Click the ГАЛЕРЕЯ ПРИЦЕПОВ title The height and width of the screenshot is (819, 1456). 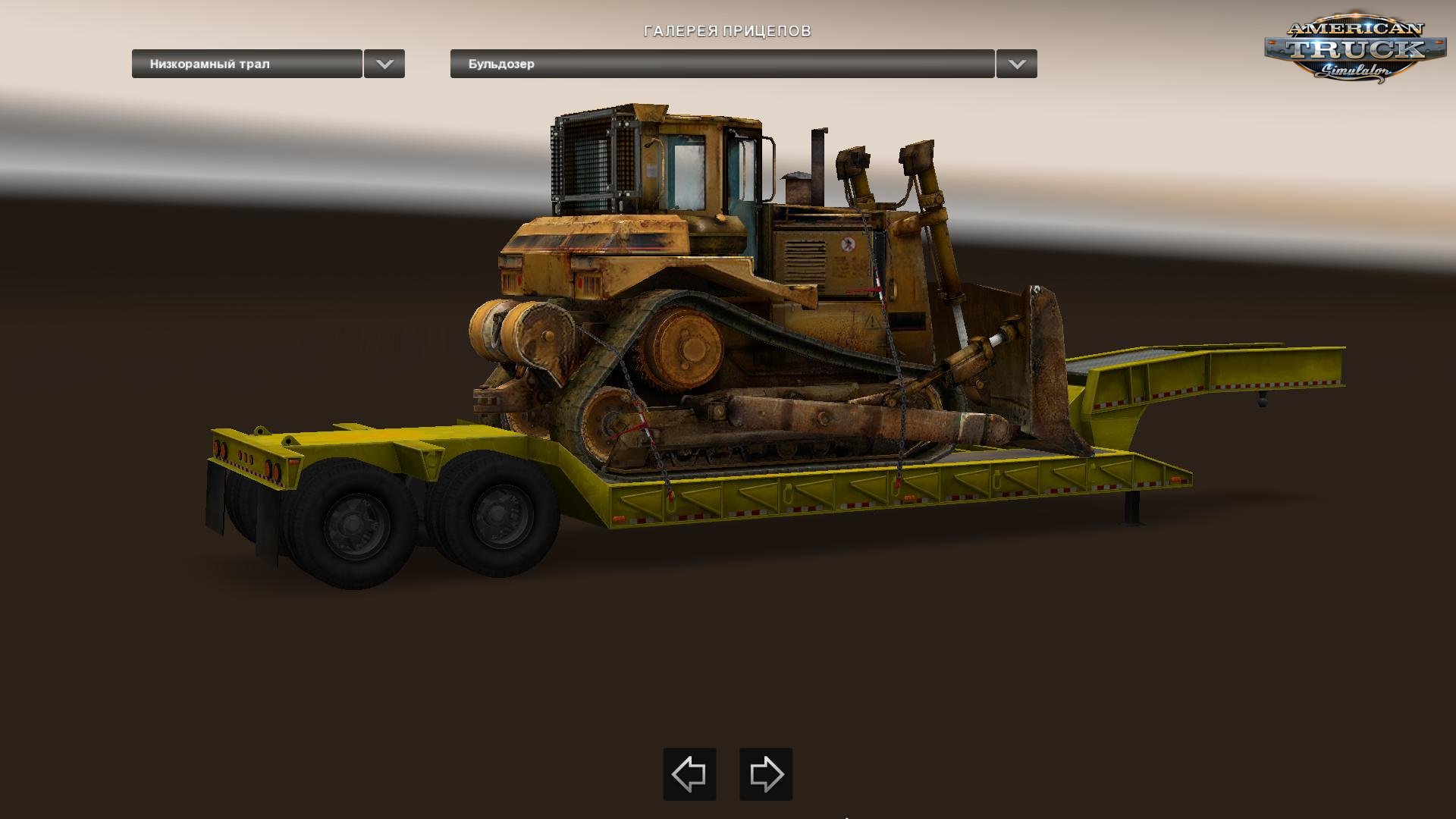(x=727, y=32)
